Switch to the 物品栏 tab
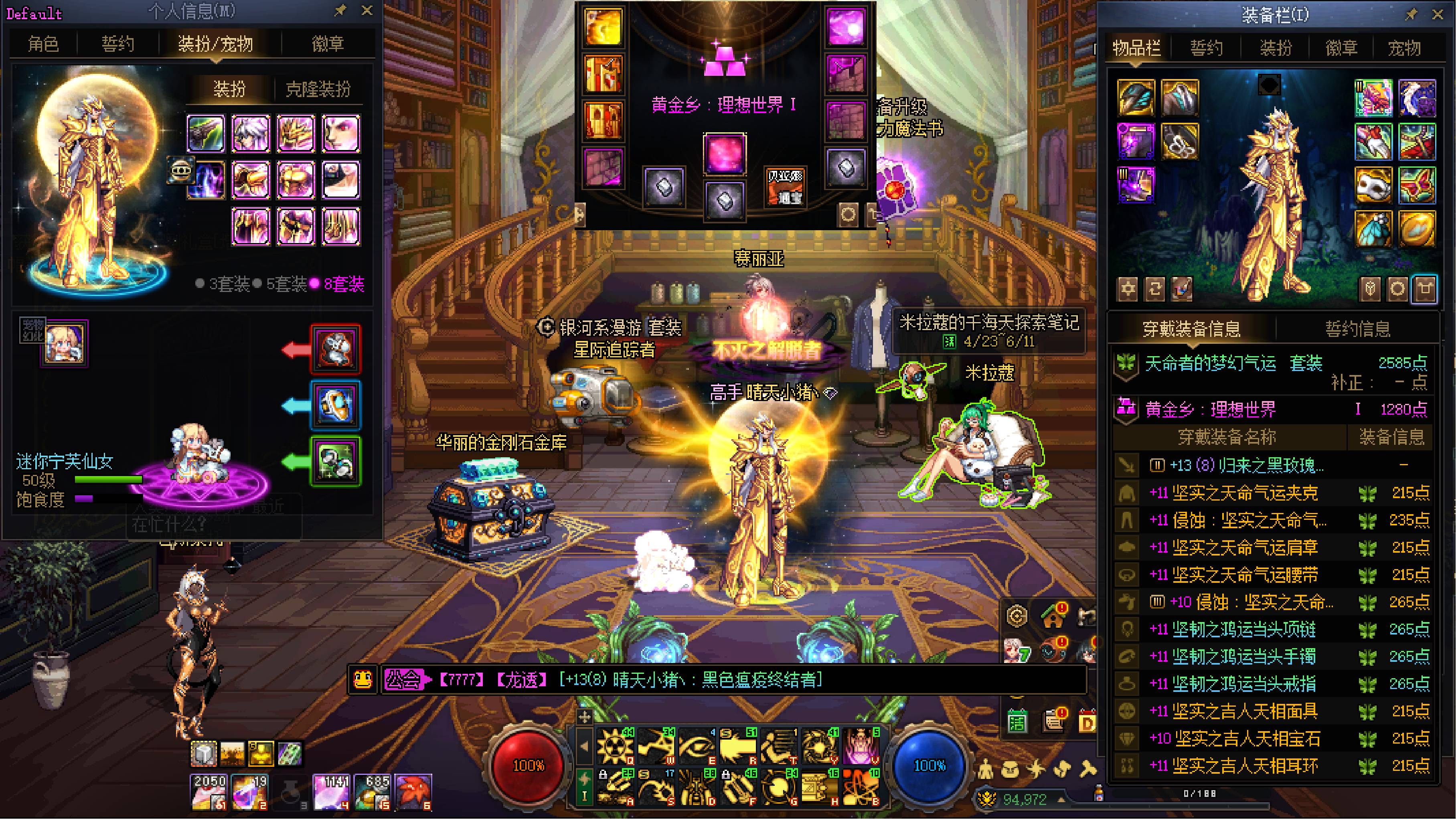The width and height of the screenshot is (1456, 819). click(x=1137, y=48)
